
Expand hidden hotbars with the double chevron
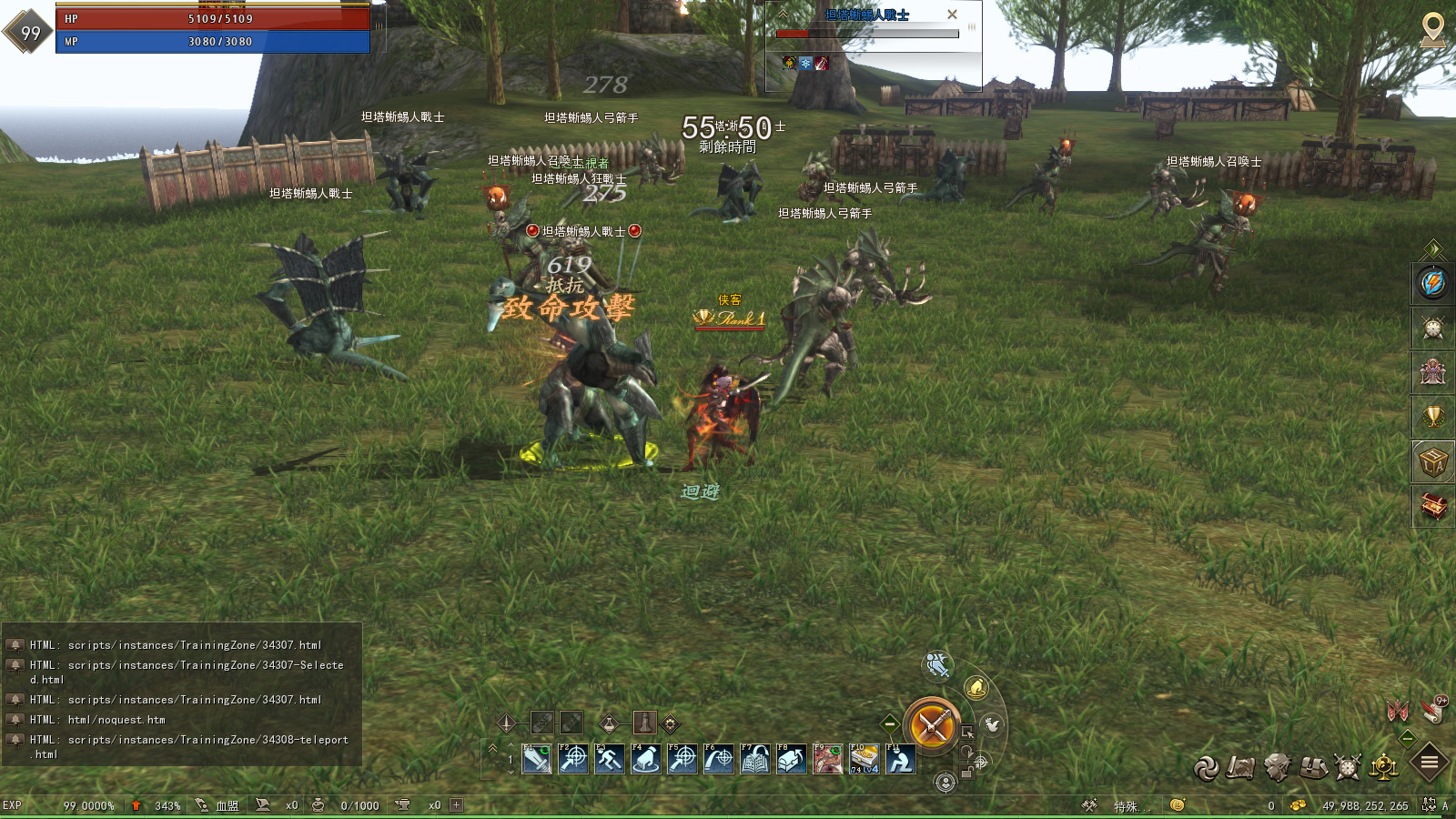click(492, 748)
